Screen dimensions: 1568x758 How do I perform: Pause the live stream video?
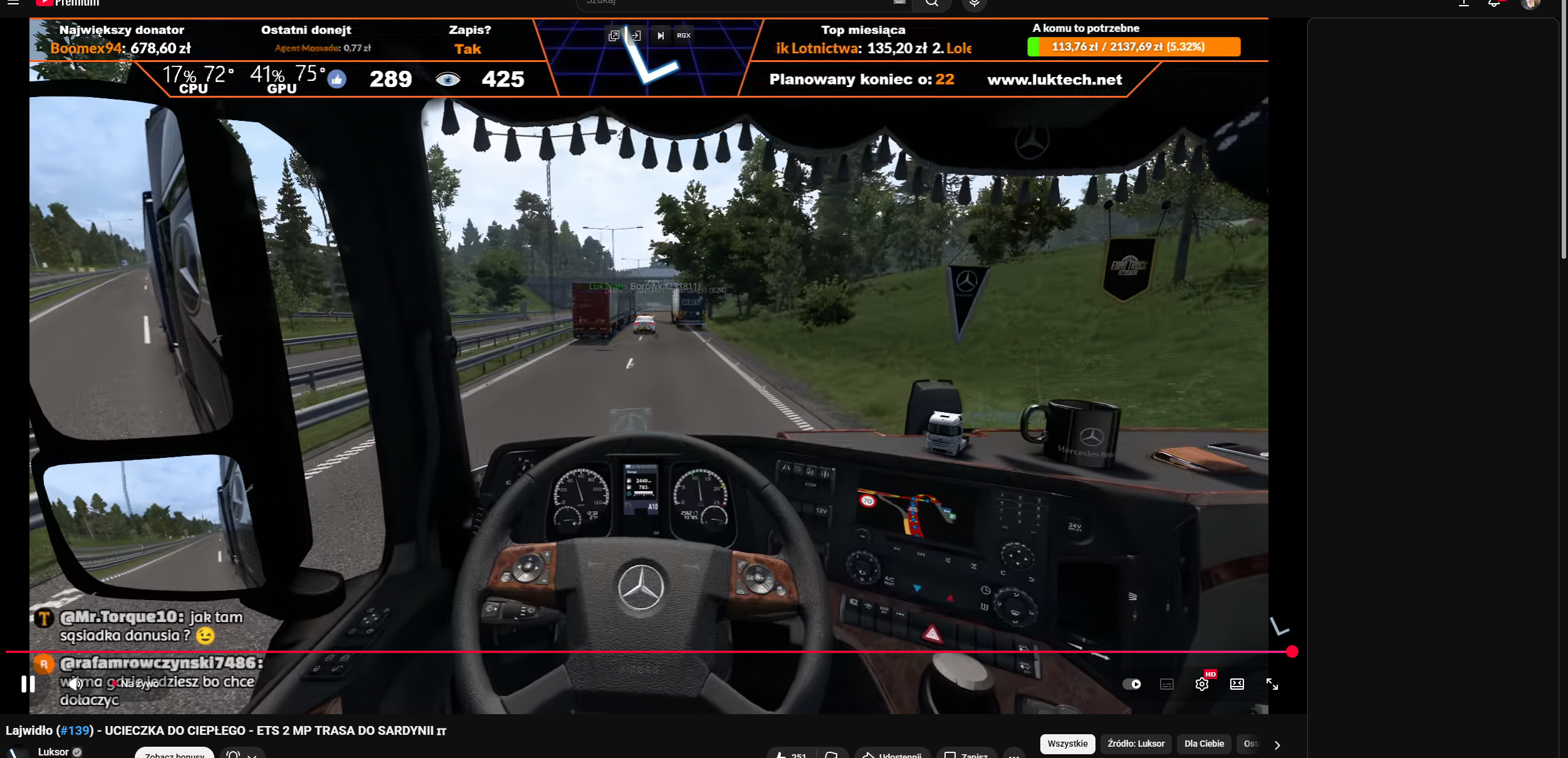[x=28, y=683]
